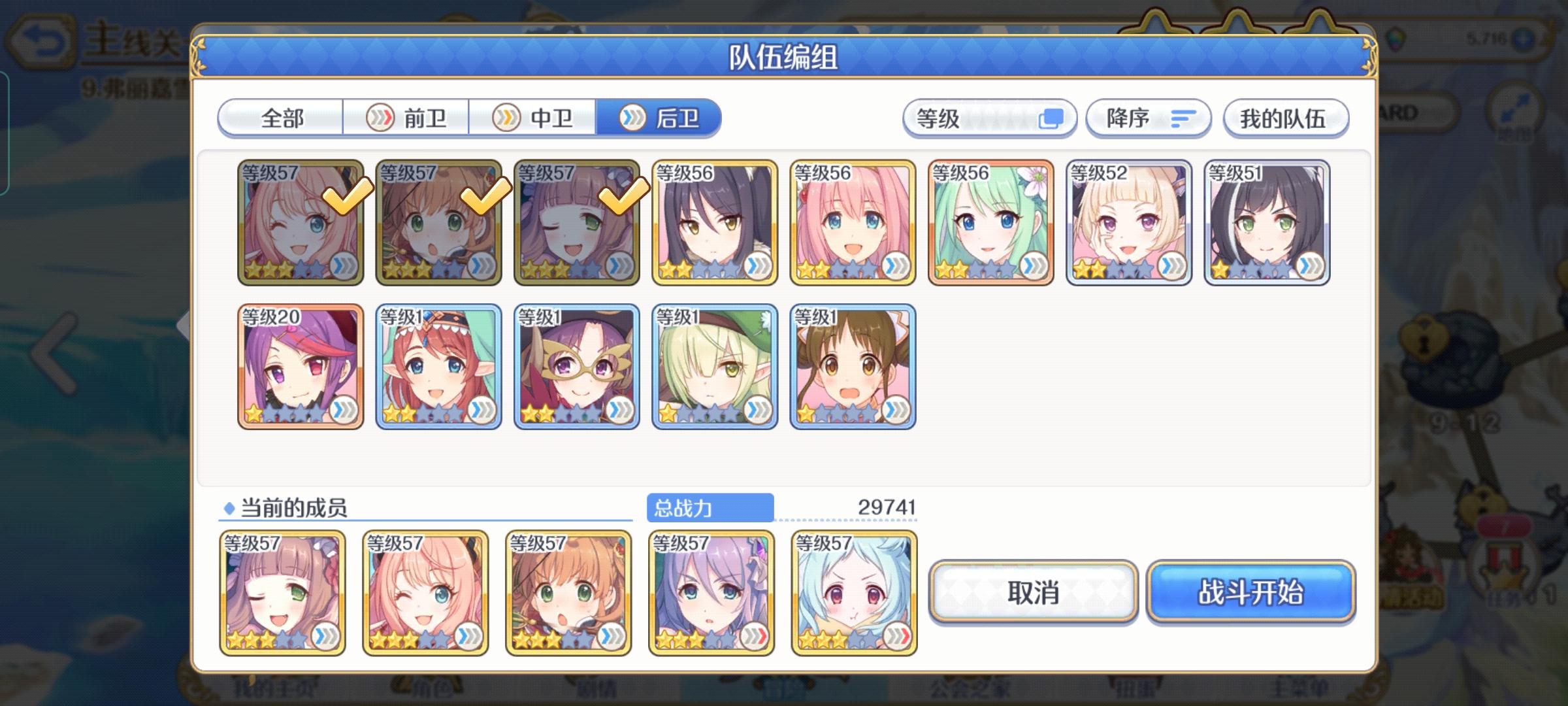Click the 取消 cancel button
The width and height of the screenshot is (1568, 706).
[x=1032, y=594]
